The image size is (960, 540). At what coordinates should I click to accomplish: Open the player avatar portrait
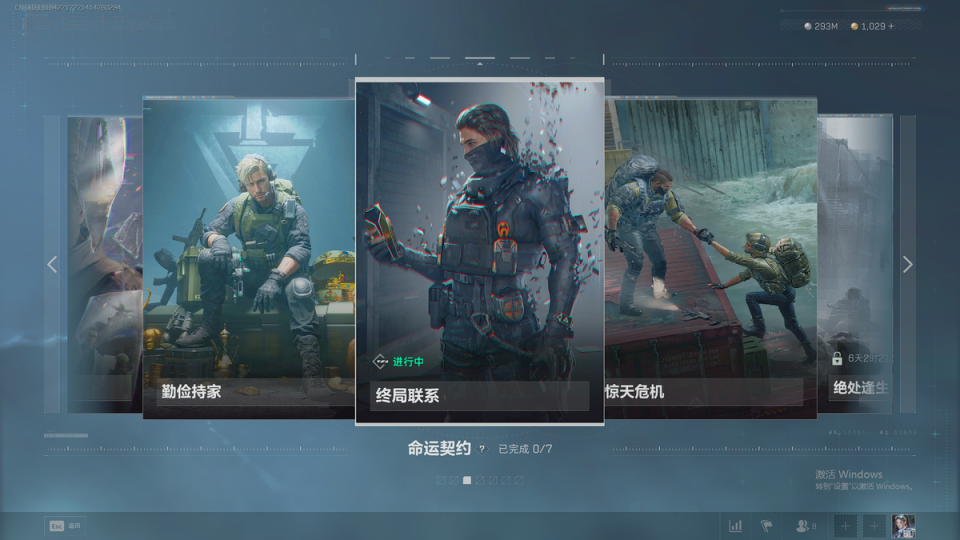tap(903, 525)
